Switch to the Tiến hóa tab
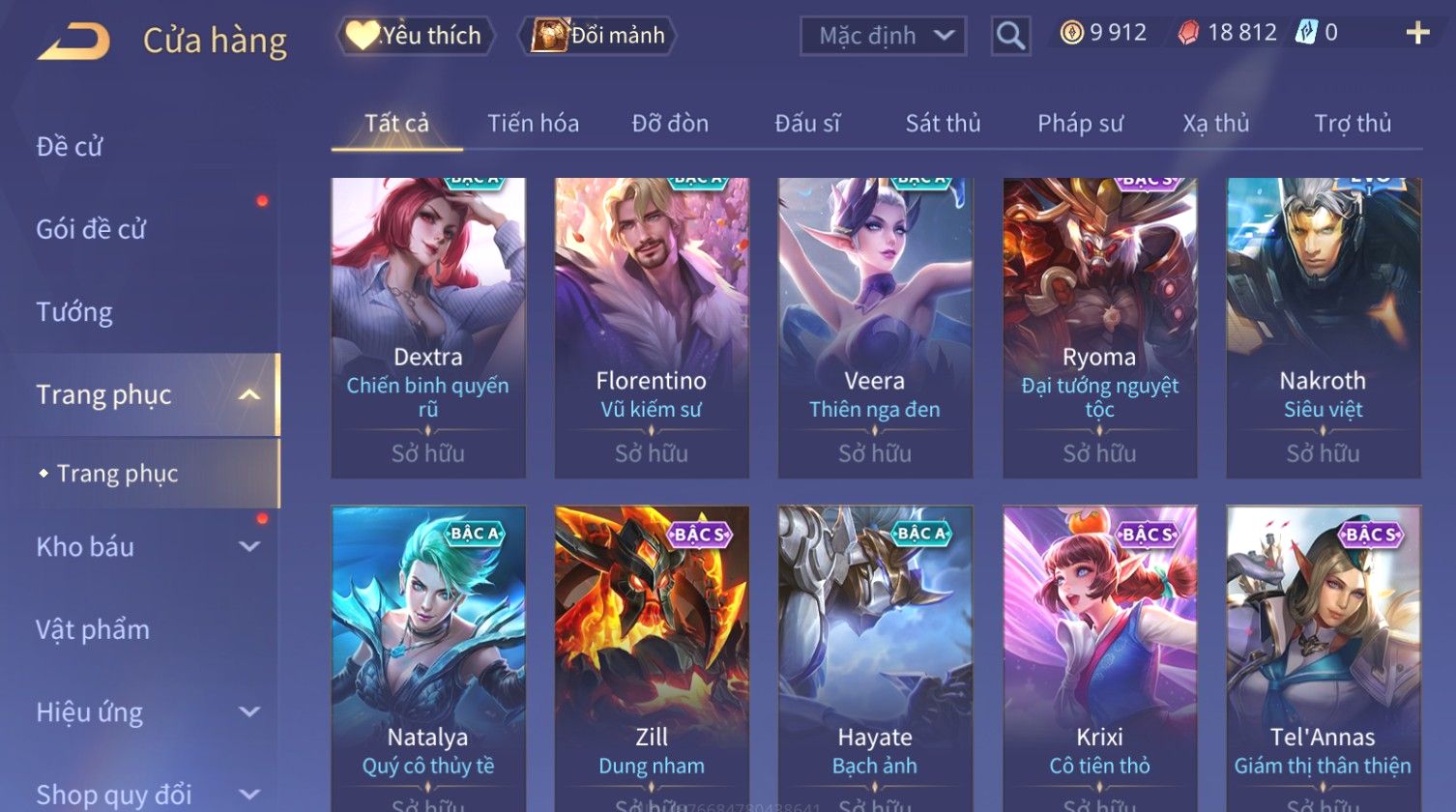Viewport: 1456px width, 812px height. pos(533,124)
